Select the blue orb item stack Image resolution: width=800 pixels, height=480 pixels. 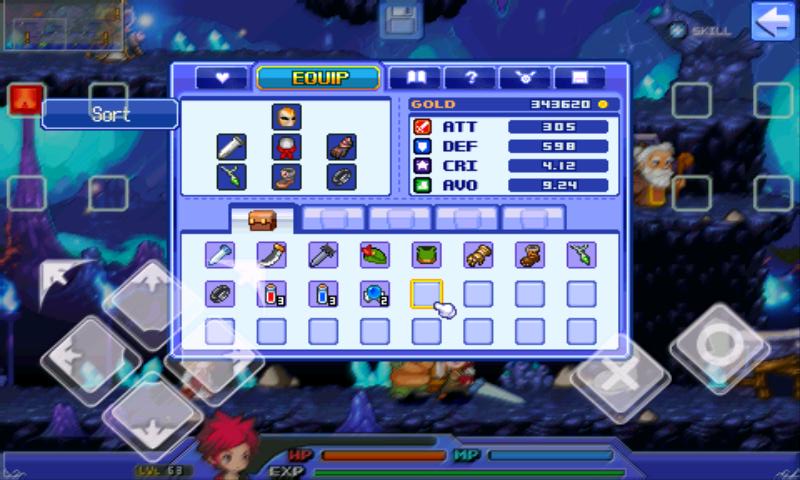[375, 294]
